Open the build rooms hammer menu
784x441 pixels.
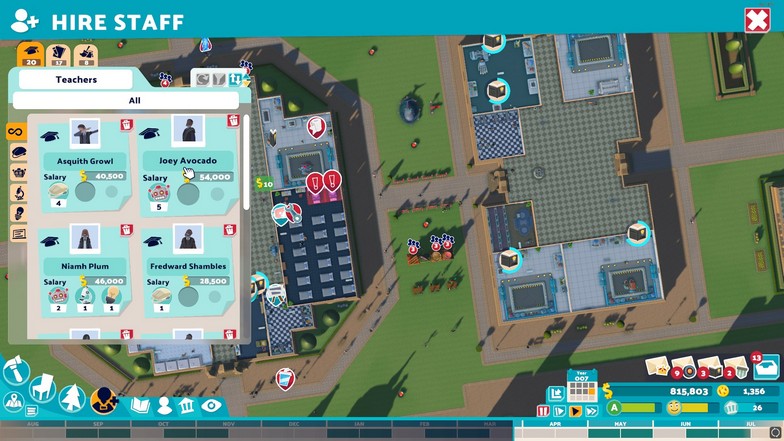(x=16, y=372)
